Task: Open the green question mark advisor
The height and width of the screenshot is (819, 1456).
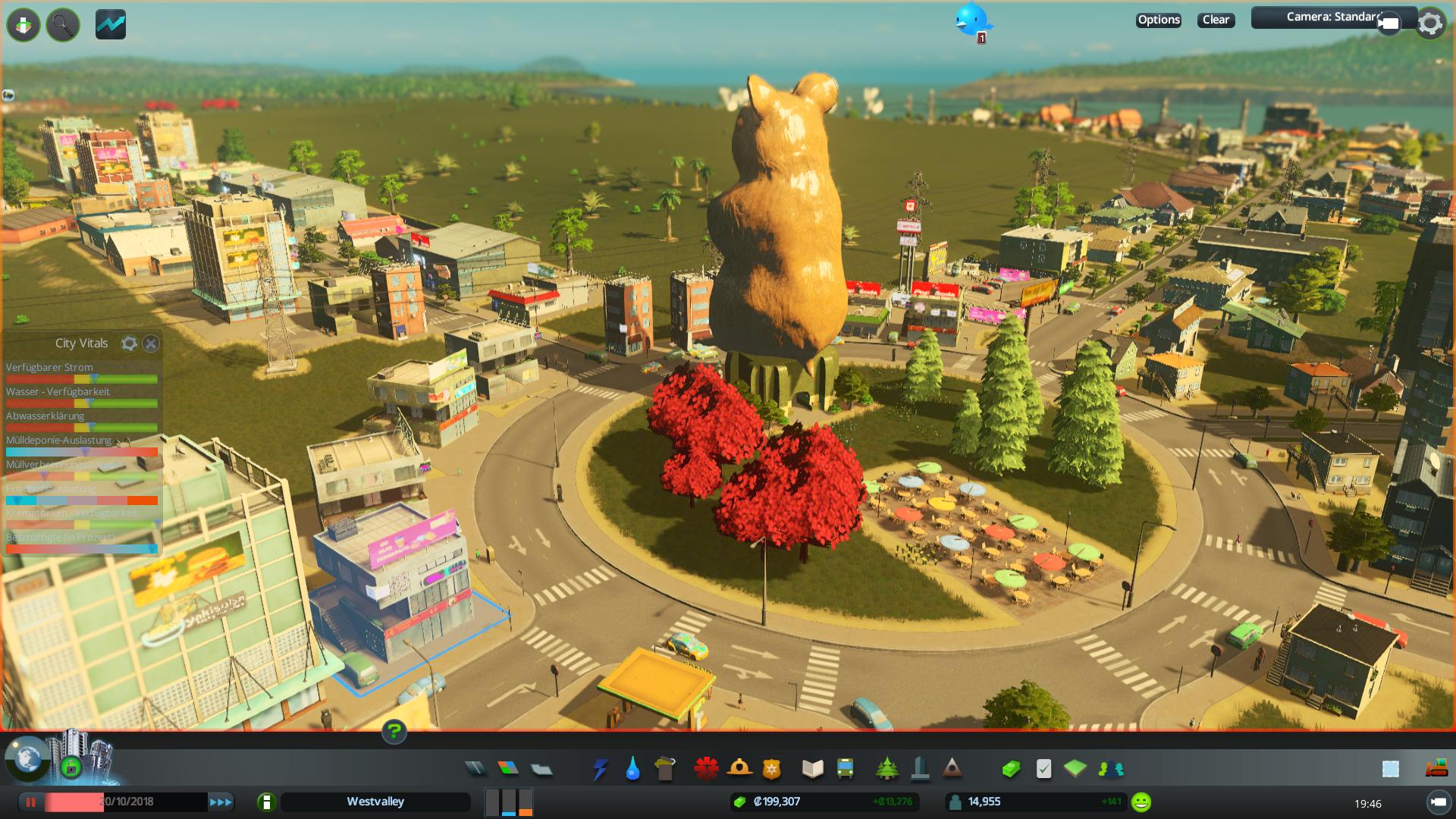Action: coord(394,732)
